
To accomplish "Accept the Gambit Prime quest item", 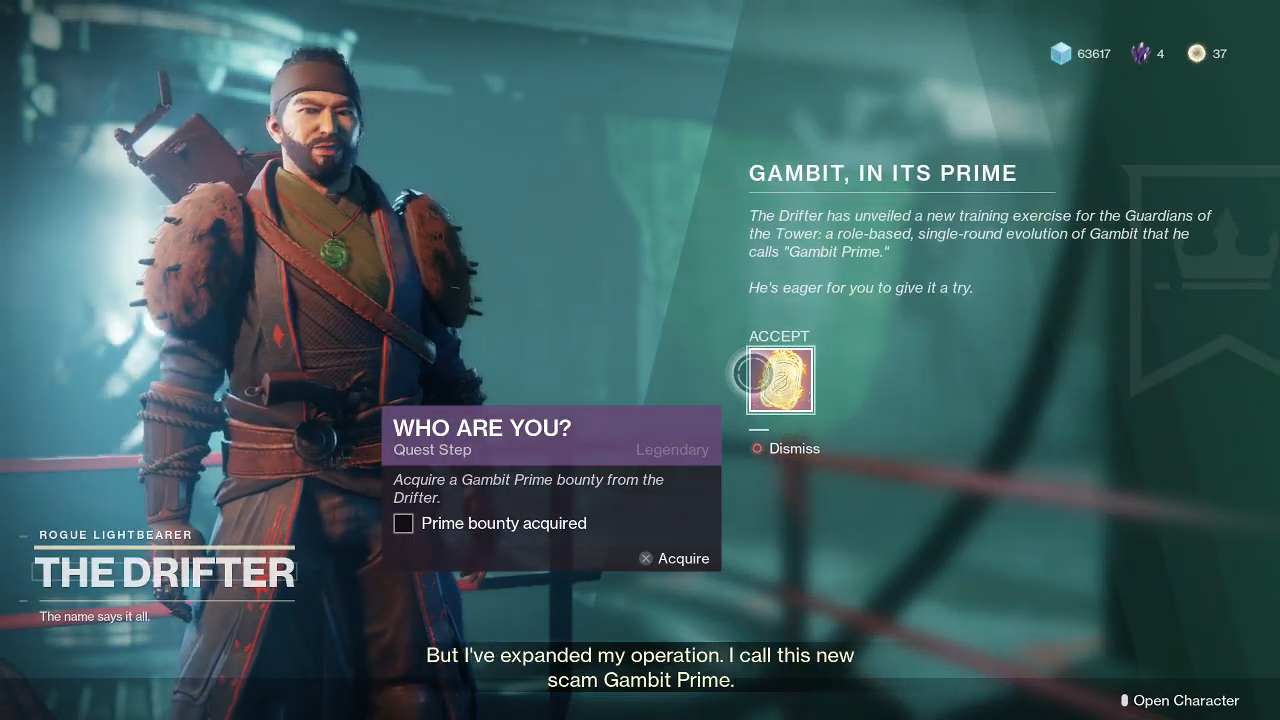I will click(x=781, y=380).
